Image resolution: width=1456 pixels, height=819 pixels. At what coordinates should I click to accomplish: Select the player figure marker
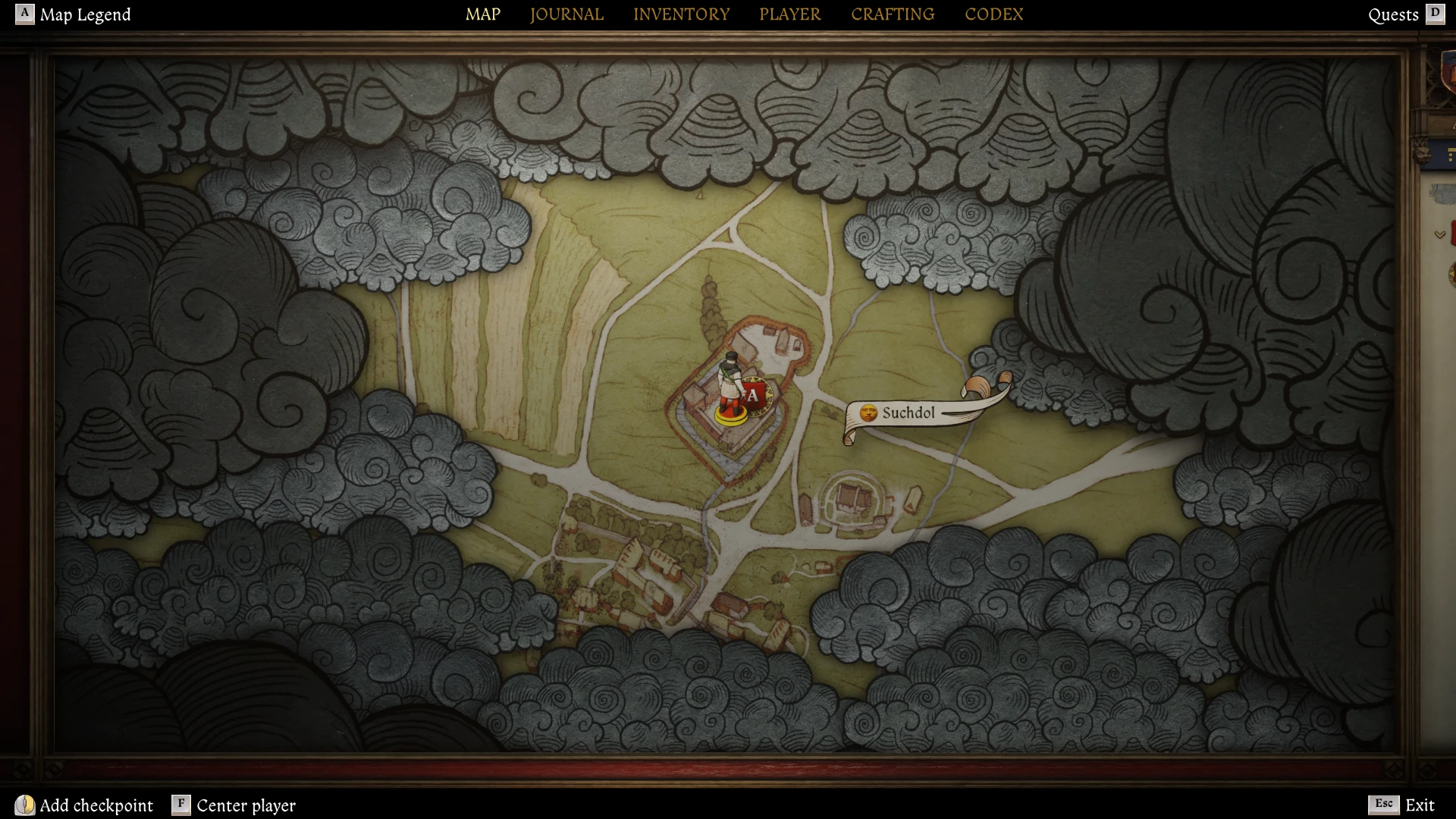click(730, 385)
